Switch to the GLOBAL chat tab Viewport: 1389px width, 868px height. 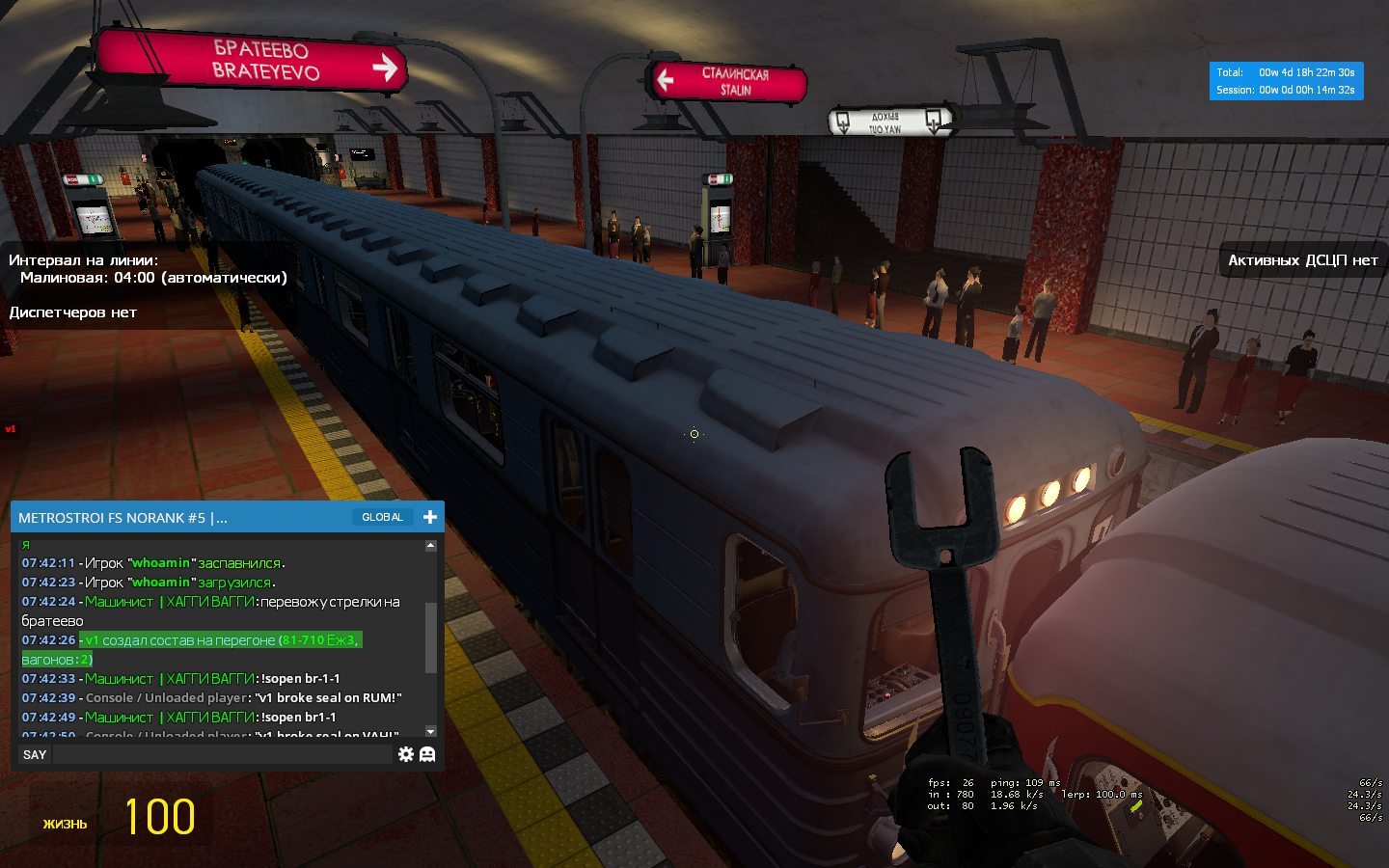point(382,518)
